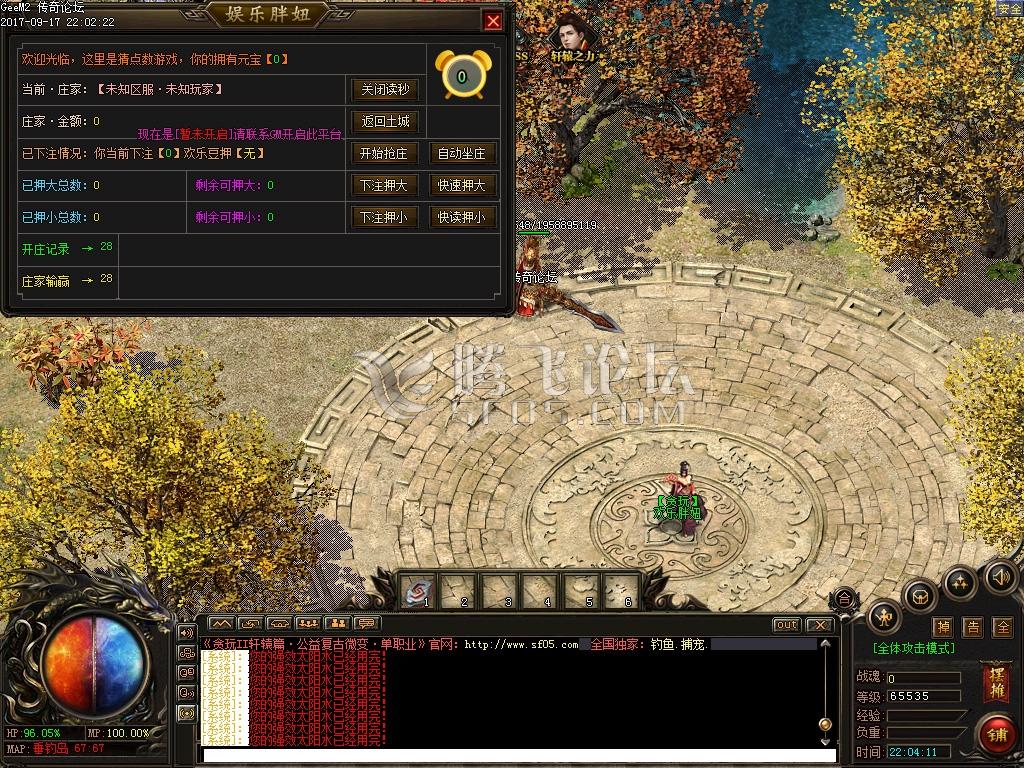
Task: Start banker grab with 开始抢庄
Action: tap(384, 153)
